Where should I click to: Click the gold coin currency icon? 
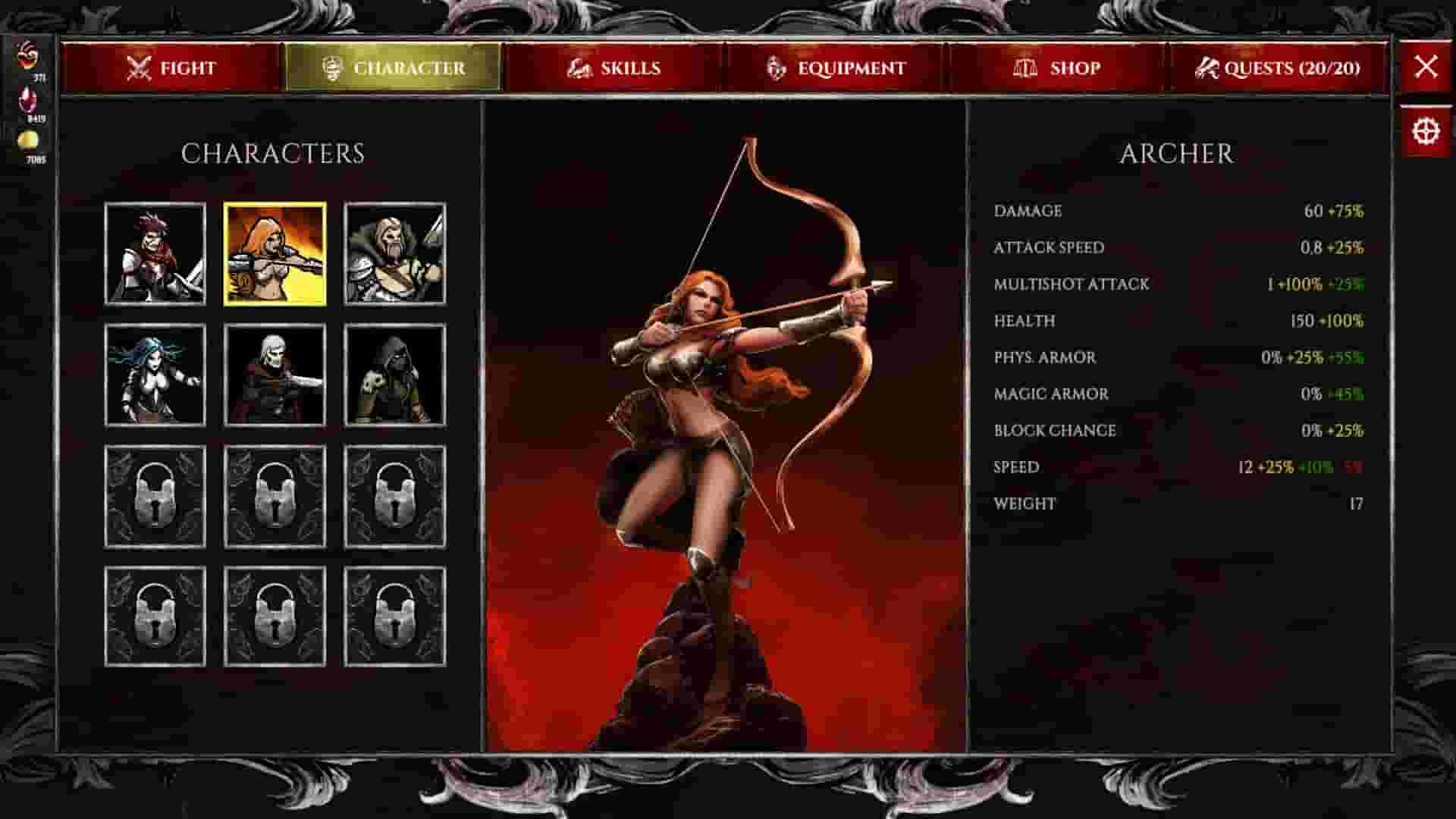pyautogui.click(x=27, y=140)
